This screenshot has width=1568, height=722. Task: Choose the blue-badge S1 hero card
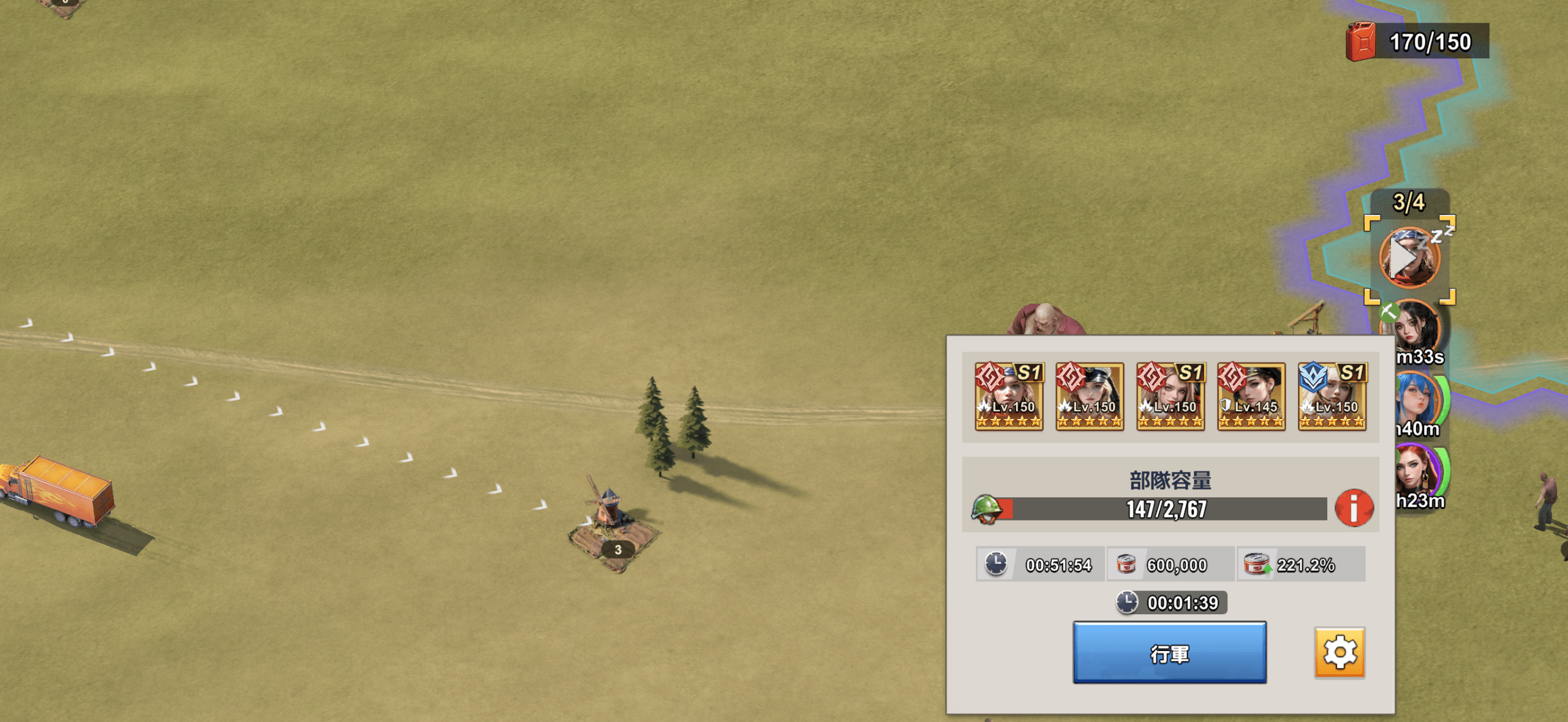(x=1332, y=397)
